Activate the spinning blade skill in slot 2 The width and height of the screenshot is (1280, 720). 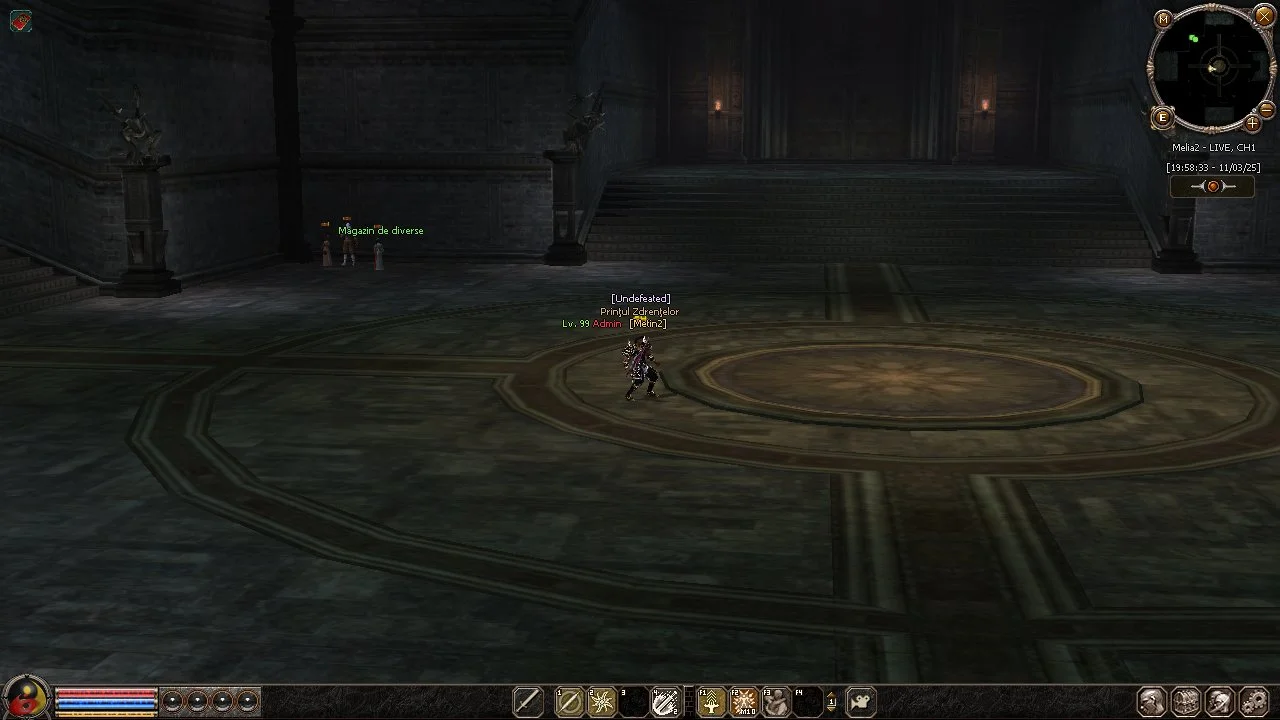602,702
